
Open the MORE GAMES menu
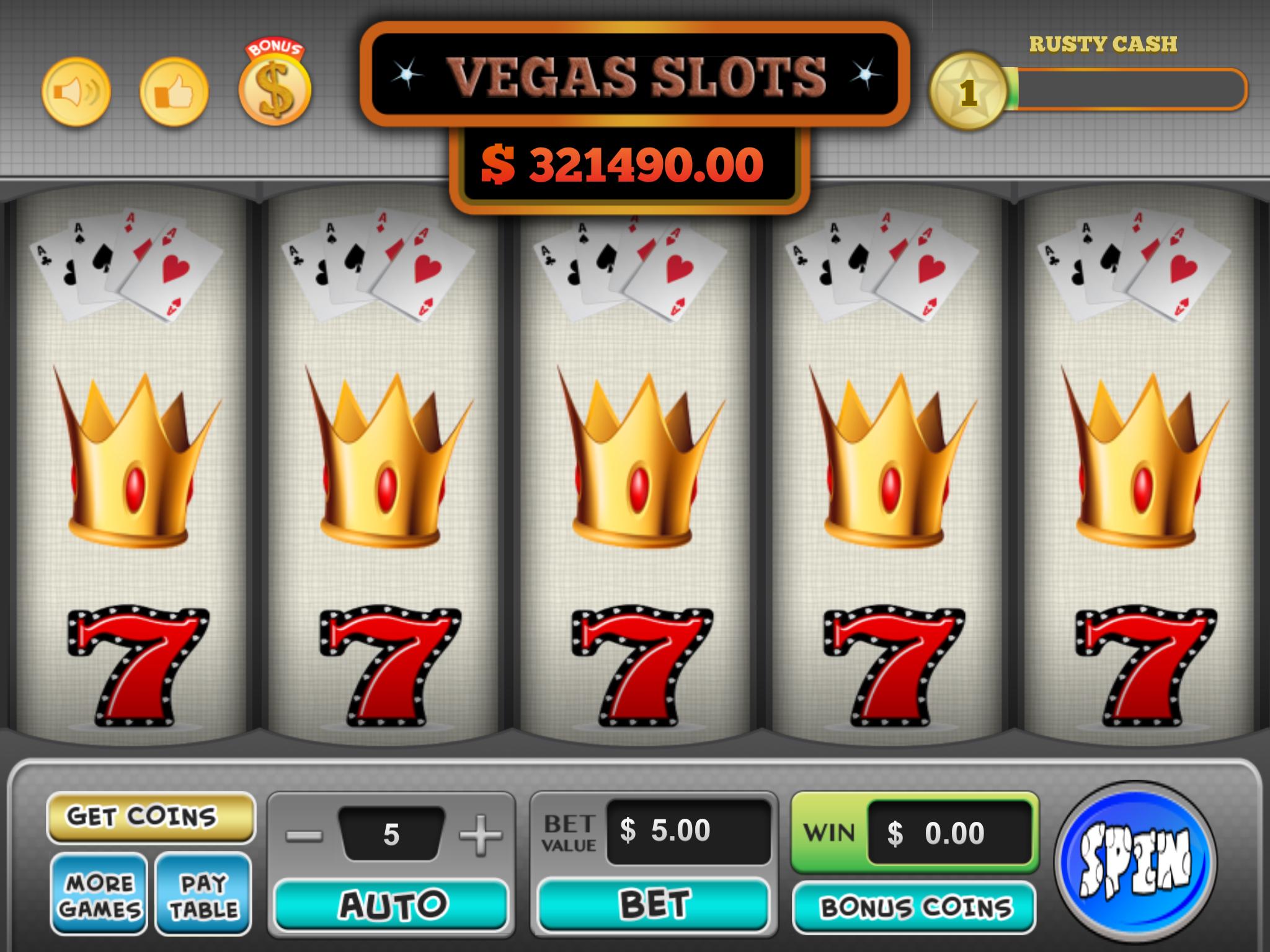point(98,892)
